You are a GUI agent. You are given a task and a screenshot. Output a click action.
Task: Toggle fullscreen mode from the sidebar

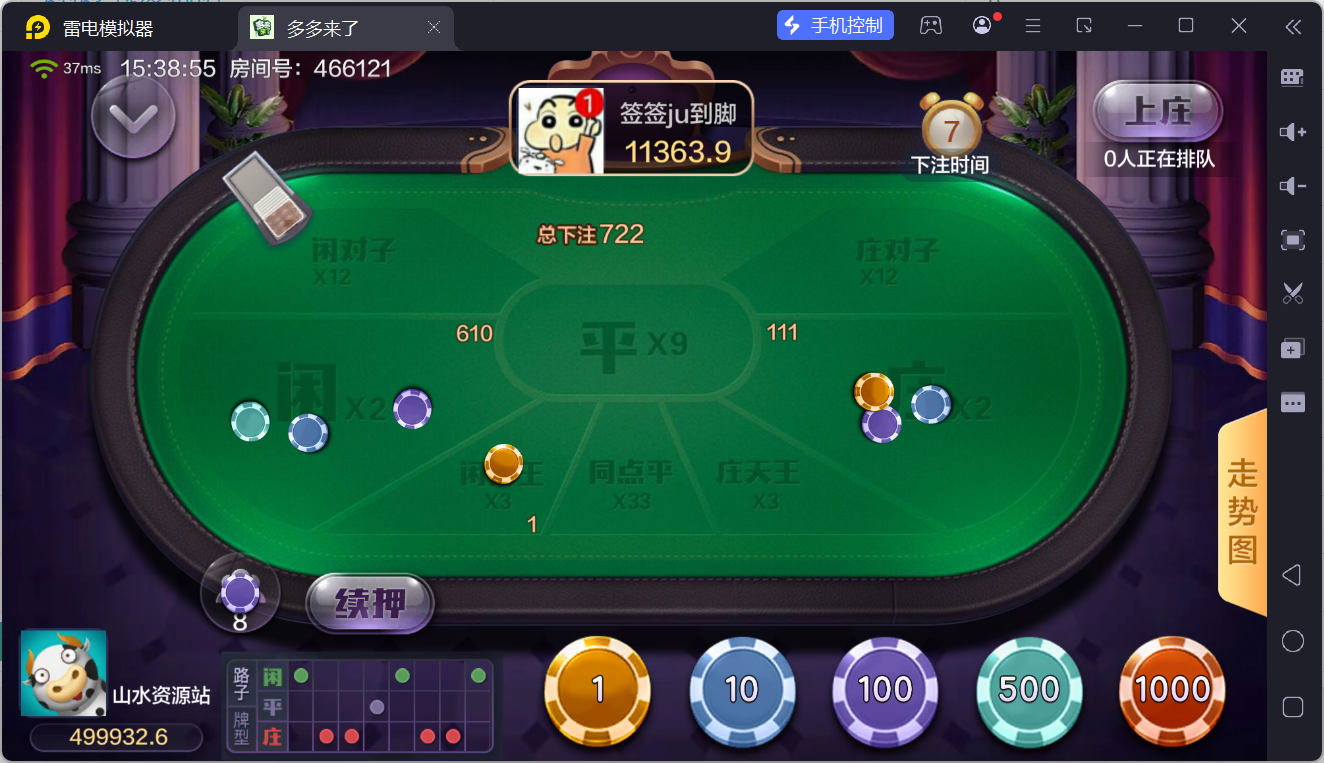[x=1292, y=240]
